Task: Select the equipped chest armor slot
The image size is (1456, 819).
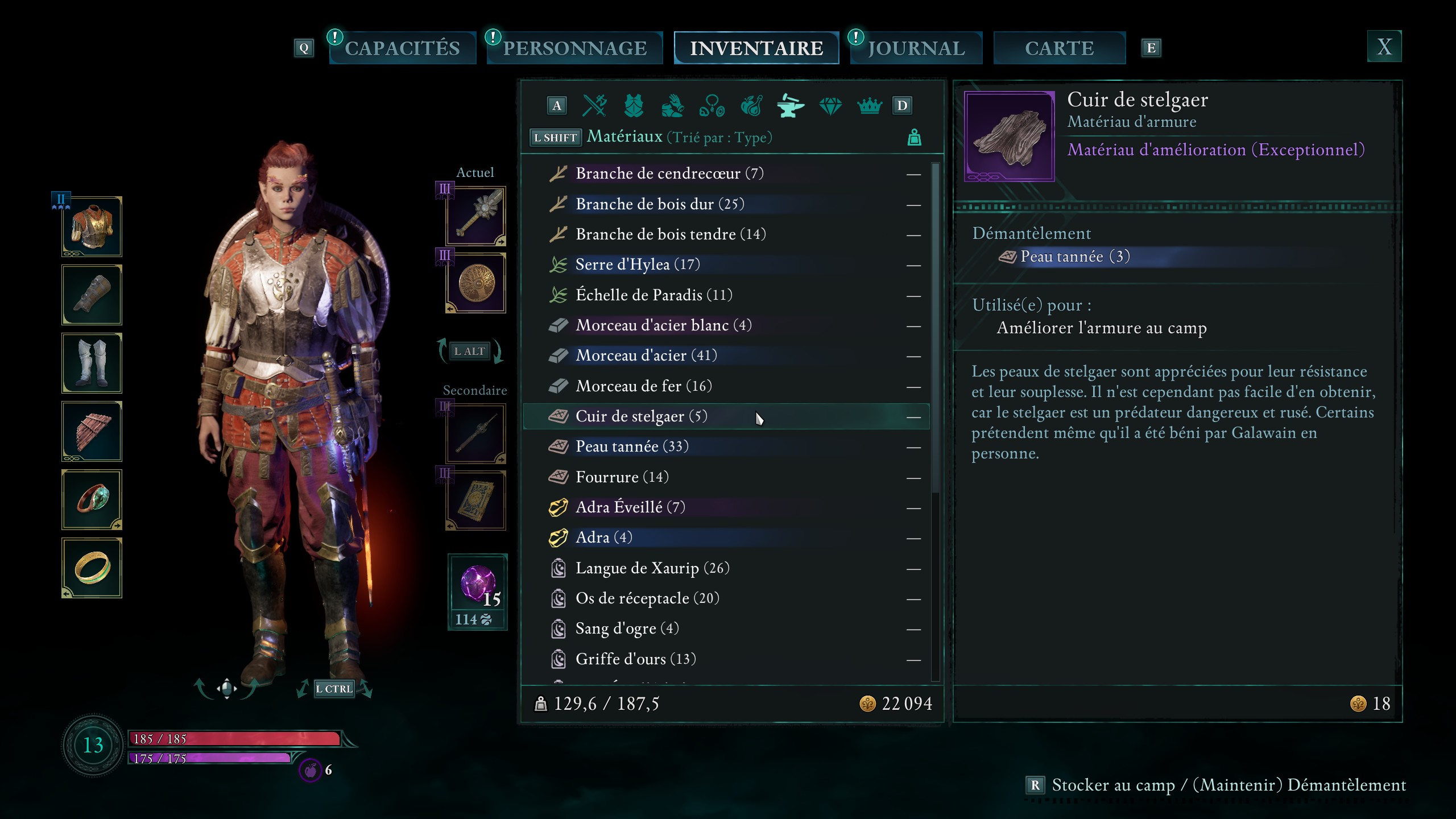Action: pyautogui.click(x=92, y=227)
